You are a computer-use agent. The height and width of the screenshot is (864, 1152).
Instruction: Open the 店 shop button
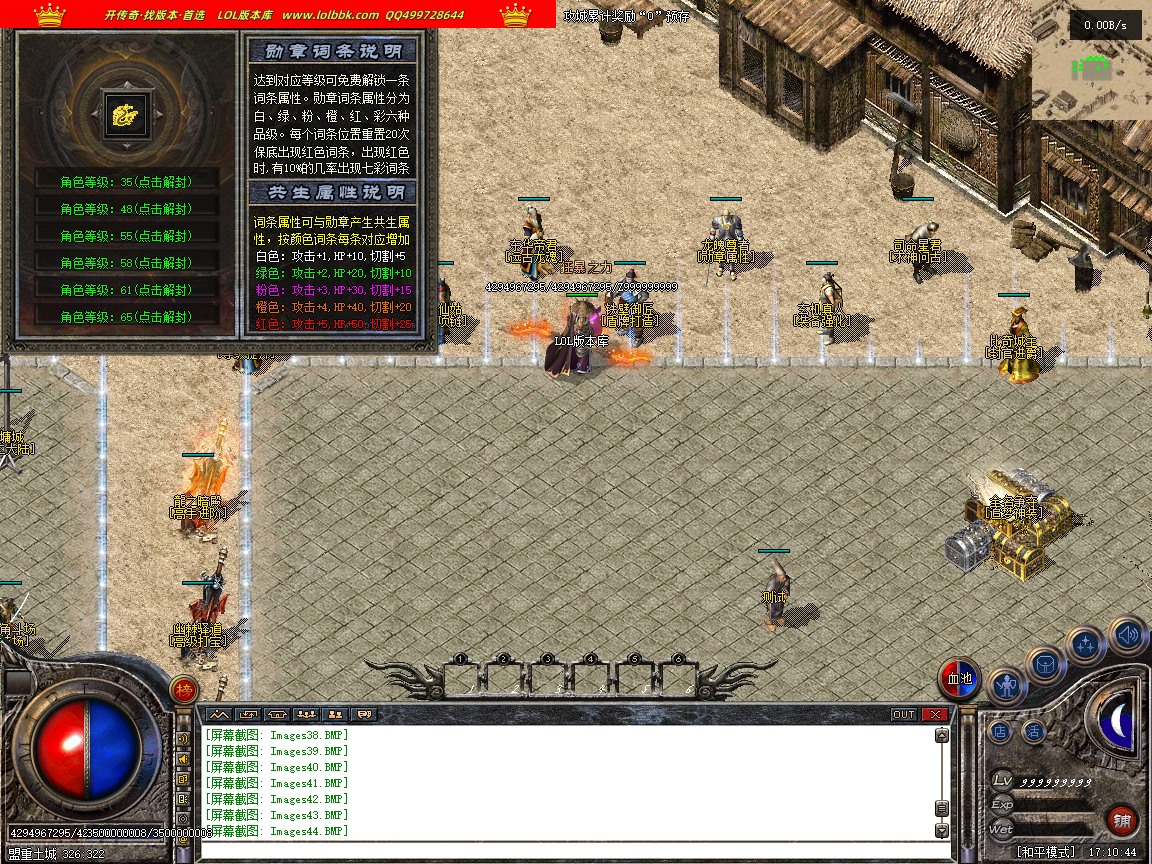tap(1000, 731)
